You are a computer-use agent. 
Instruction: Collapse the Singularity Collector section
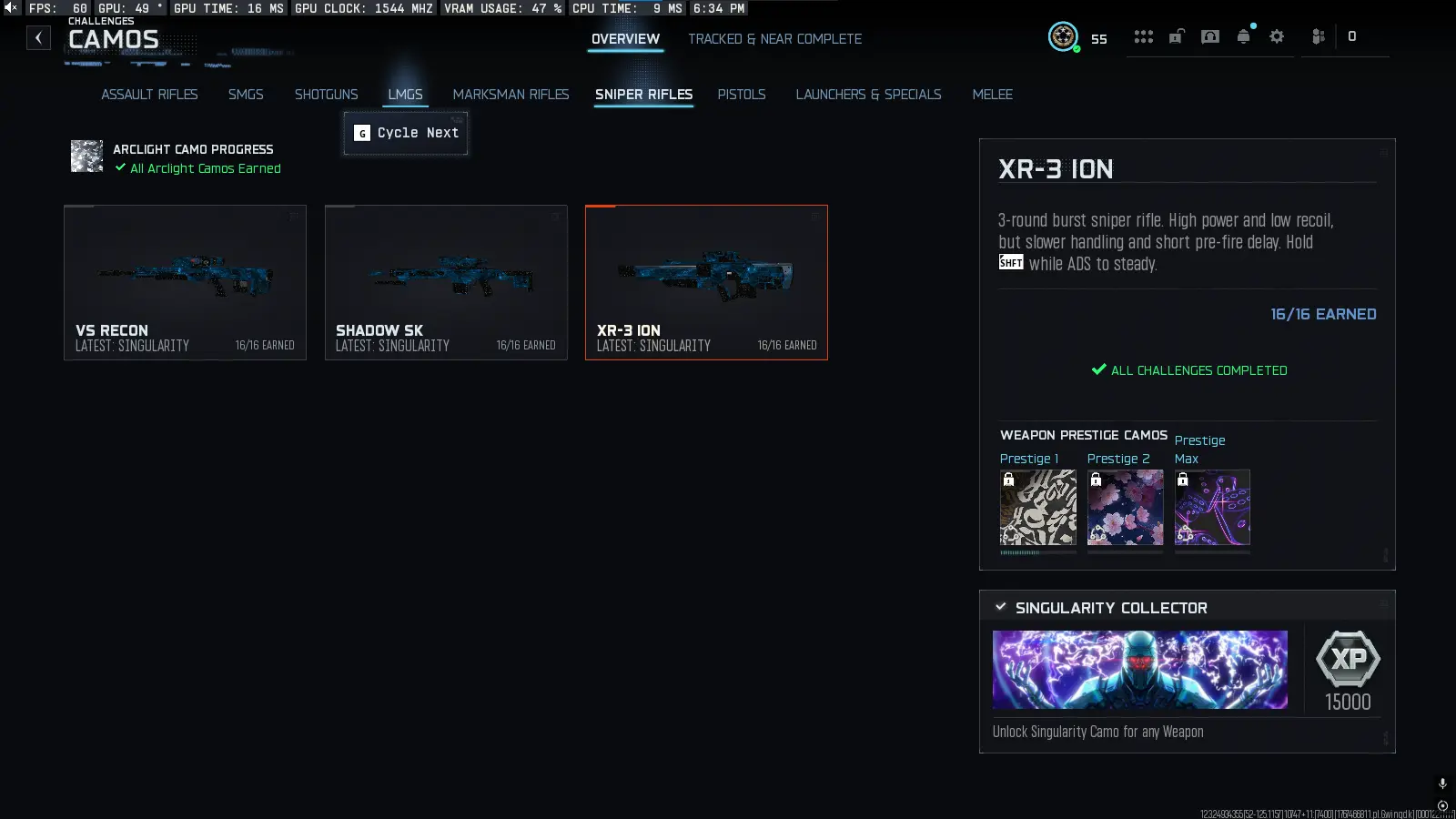1002,607
